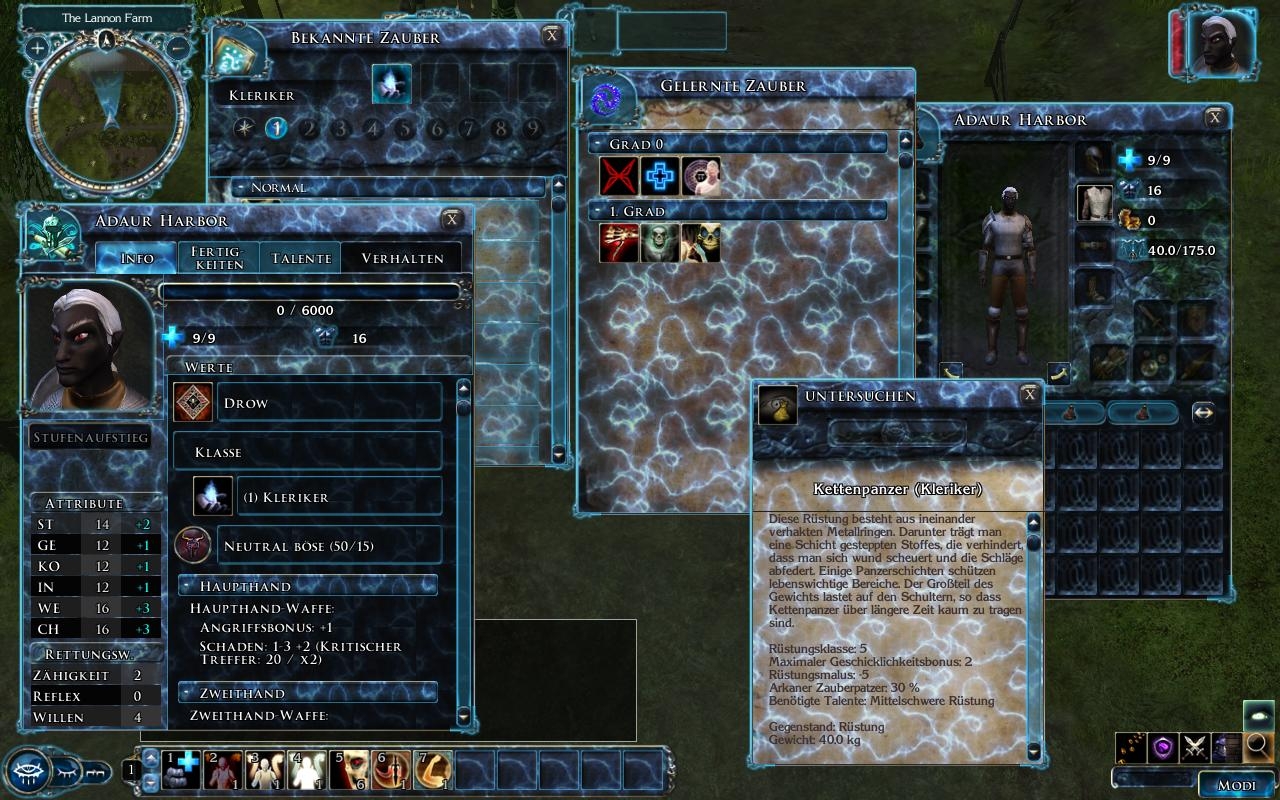Use the blue cross healing hotbar slot 1
1280x800 pixels.
[x=182, y=769]
